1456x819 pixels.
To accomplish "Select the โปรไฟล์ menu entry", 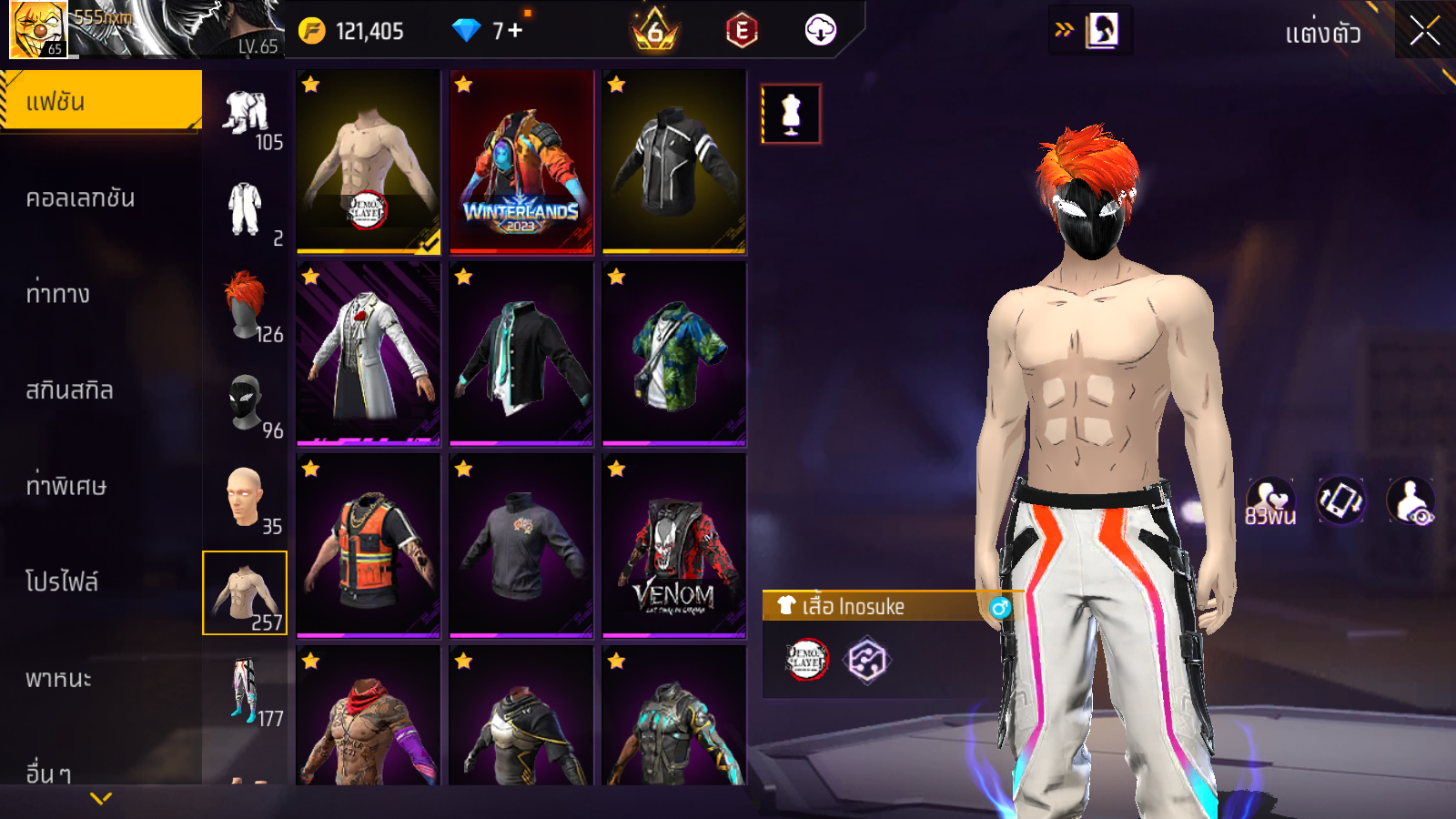I will pyautogui.click(x=62, y=582).
